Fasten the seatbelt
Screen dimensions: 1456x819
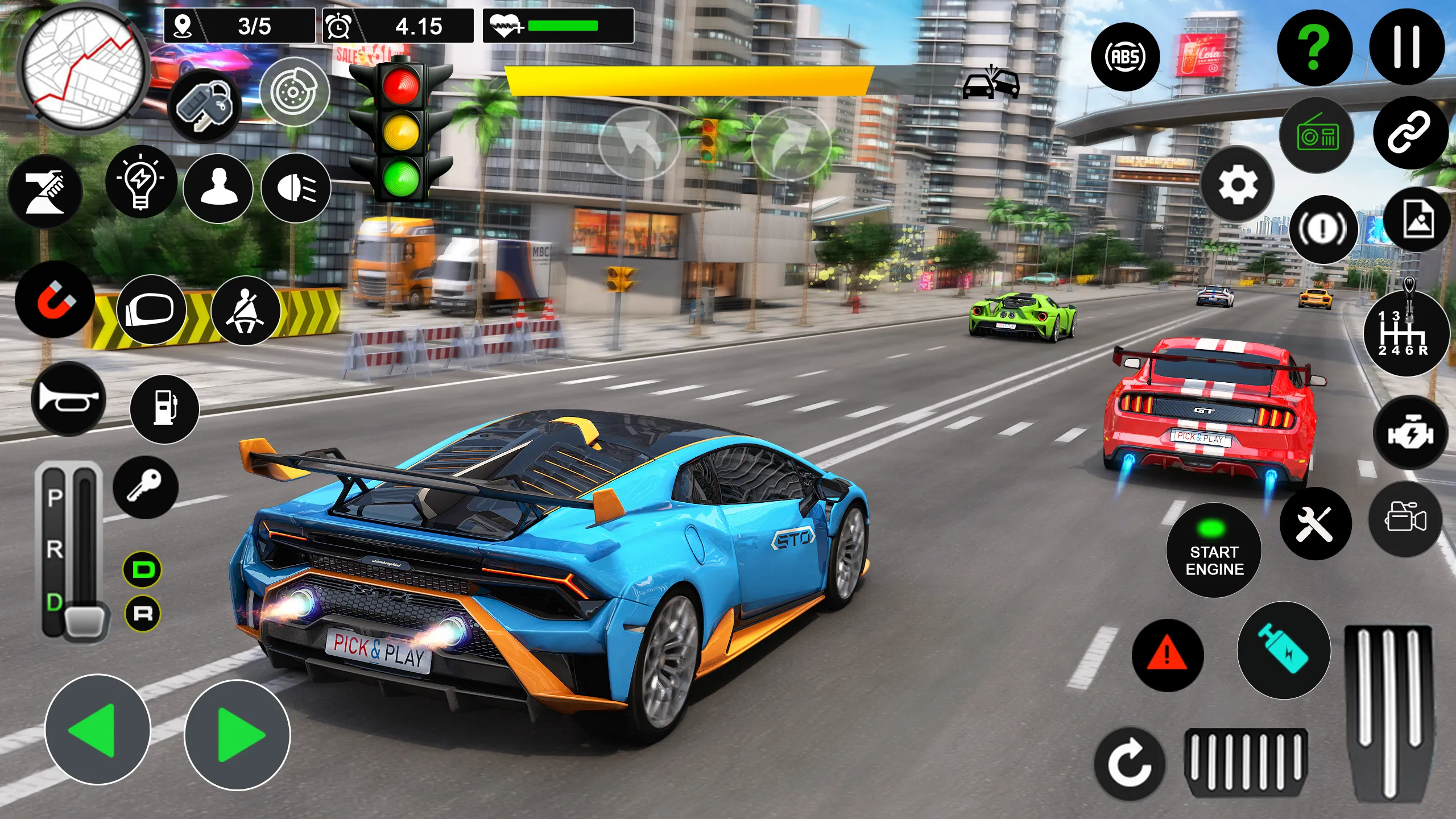click(245, 311)
